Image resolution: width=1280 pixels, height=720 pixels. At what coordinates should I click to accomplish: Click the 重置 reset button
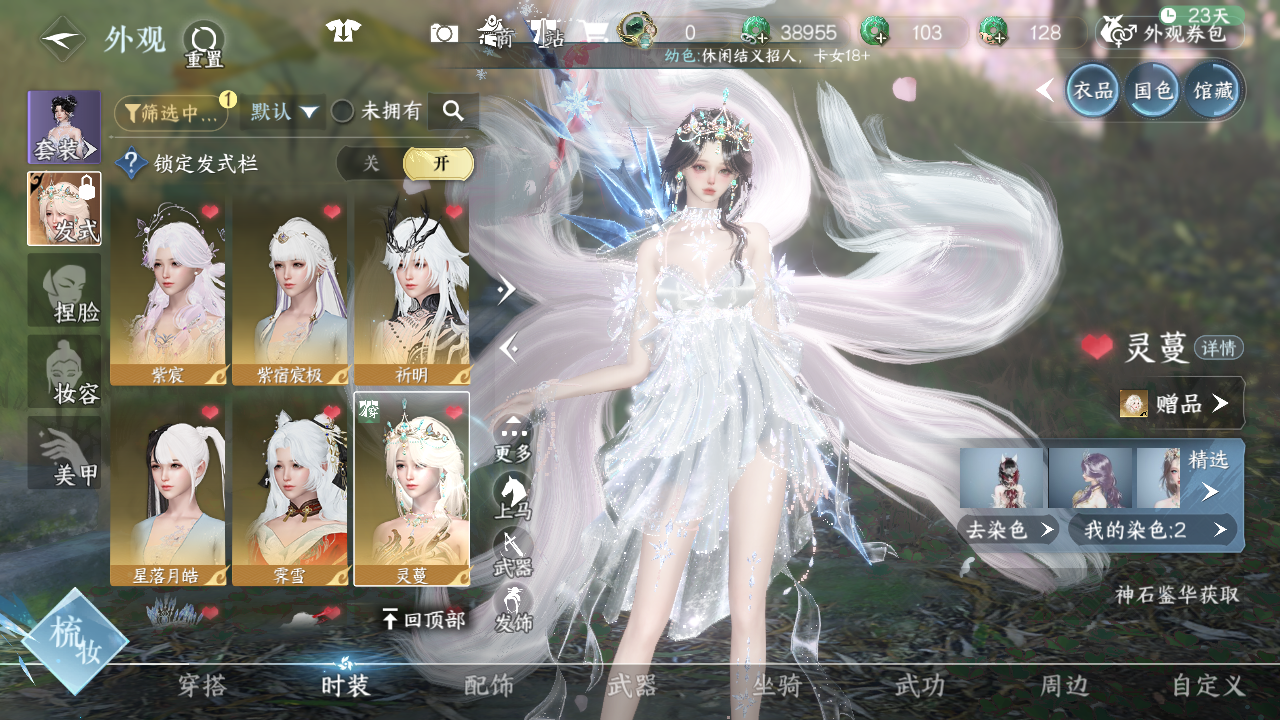coord(203,42)
